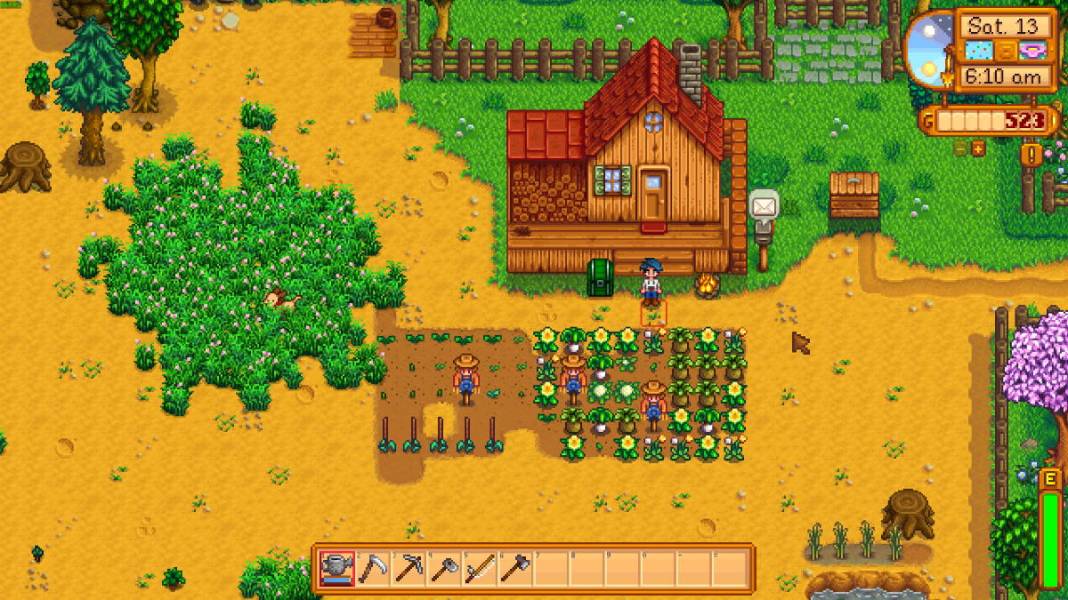Screen dimensions: 1068x600
Task: Click the minus zoom-out button
Action: click(960, 148)
